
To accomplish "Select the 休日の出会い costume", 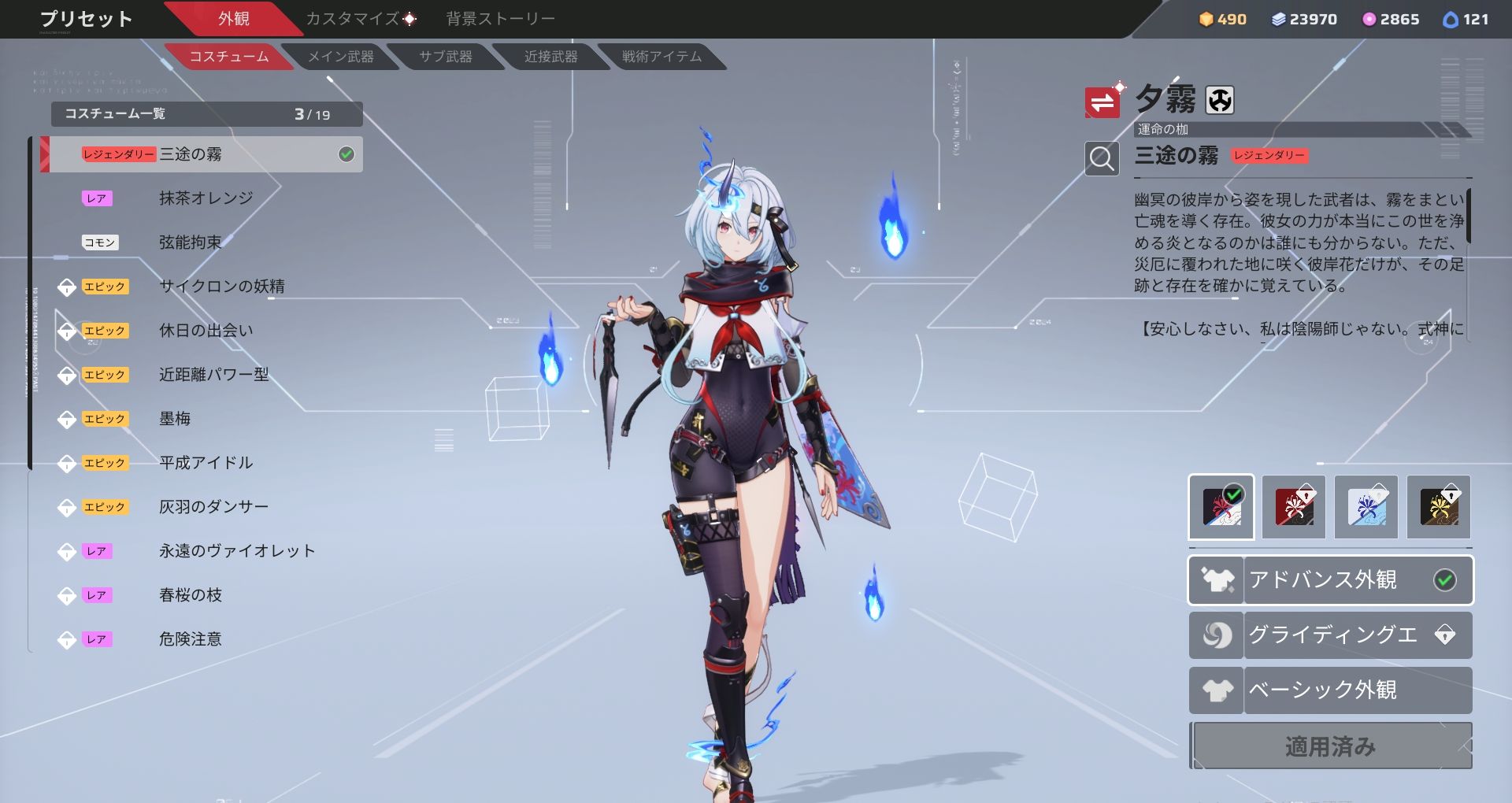I will 206,331.
